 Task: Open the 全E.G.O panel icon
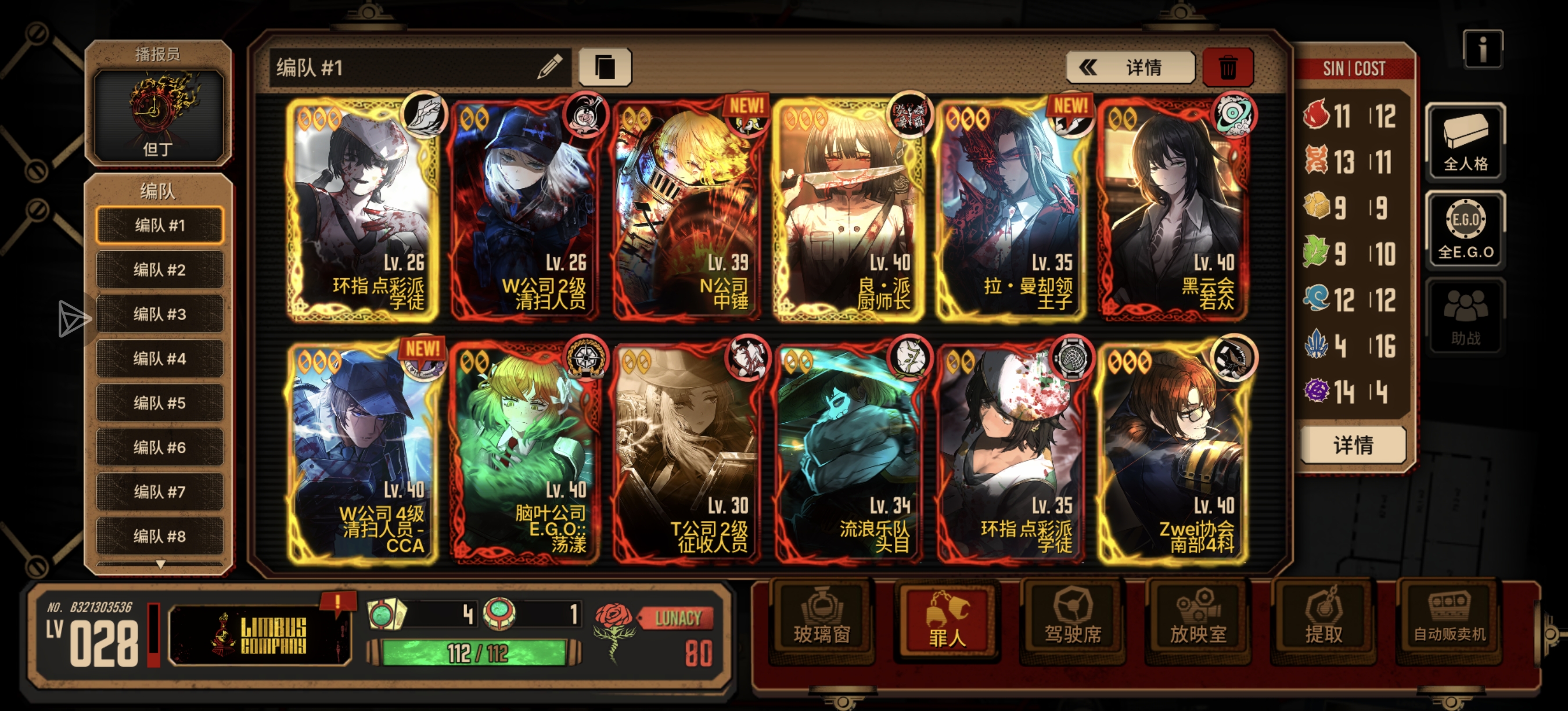click(x=1465, y=230)
